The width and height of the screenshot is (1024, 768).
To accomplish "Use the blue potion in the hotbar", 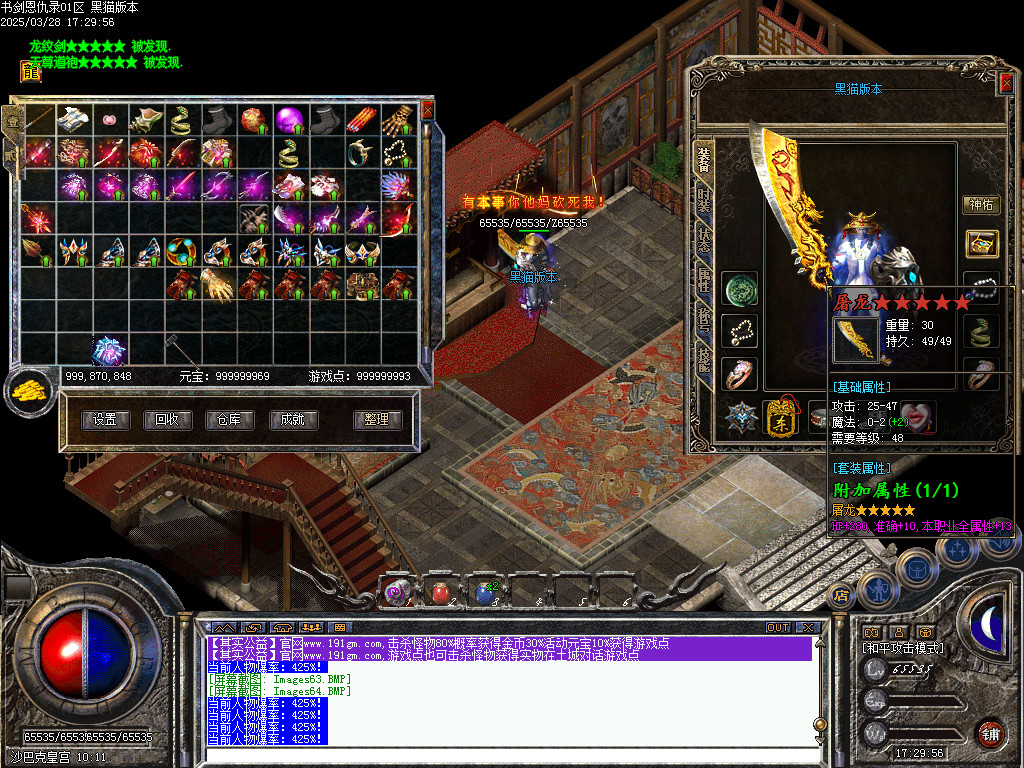I will point(485,593).
